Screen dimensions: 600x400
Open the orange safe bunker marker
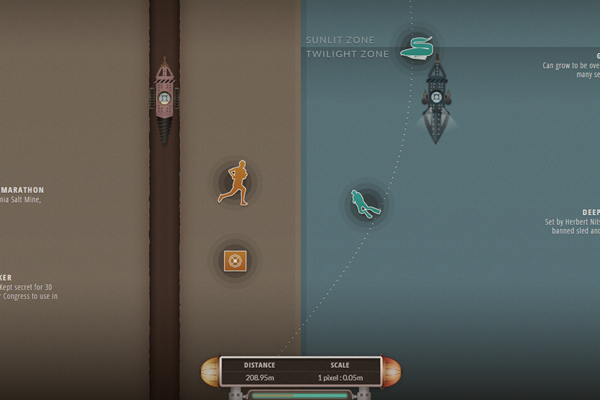point(235,261)
